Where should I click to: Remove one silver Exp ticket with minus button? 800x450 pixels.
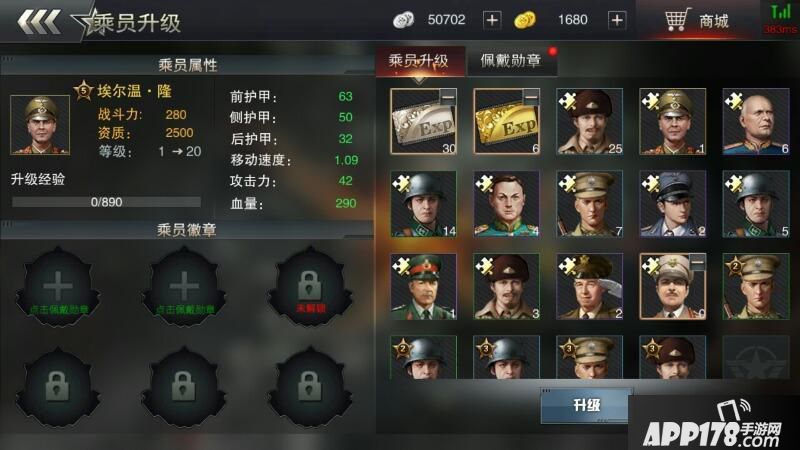click(449, 96)
